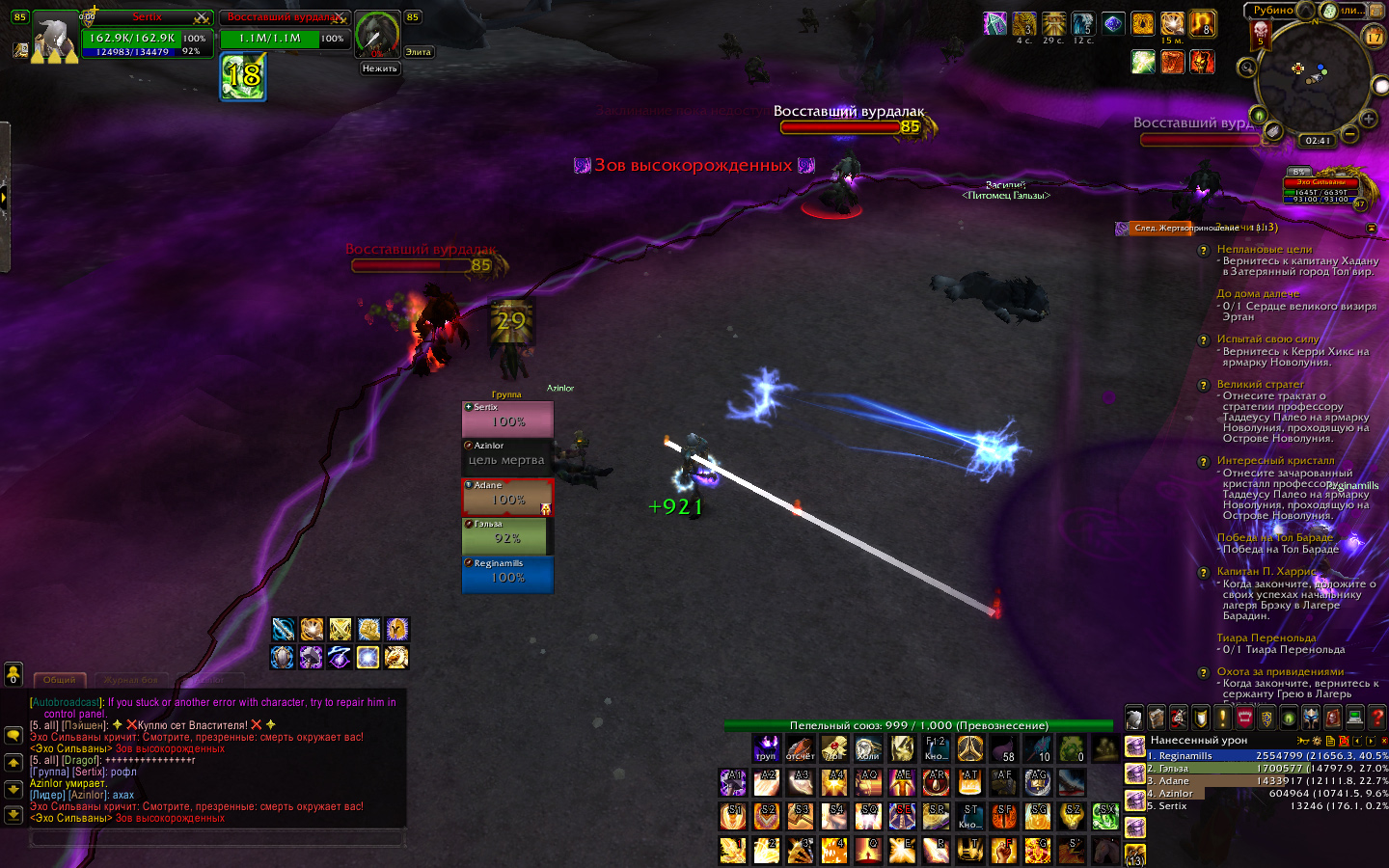Open the red question mark help button
Image resolution: width=1389 pixels, height=868 pixels.
coord(1377,718)
